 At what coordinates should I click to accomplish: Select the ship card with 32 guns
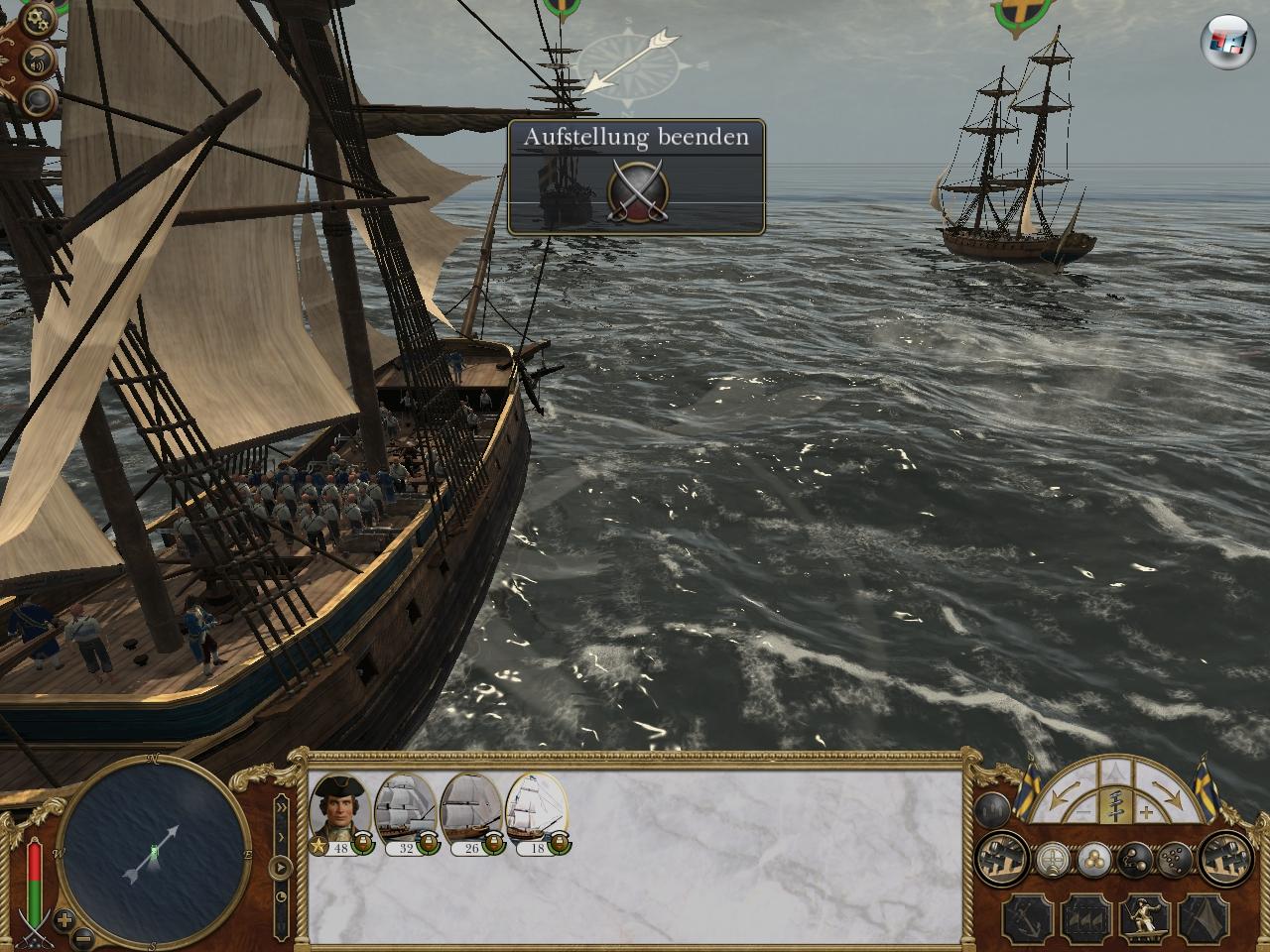406,809
